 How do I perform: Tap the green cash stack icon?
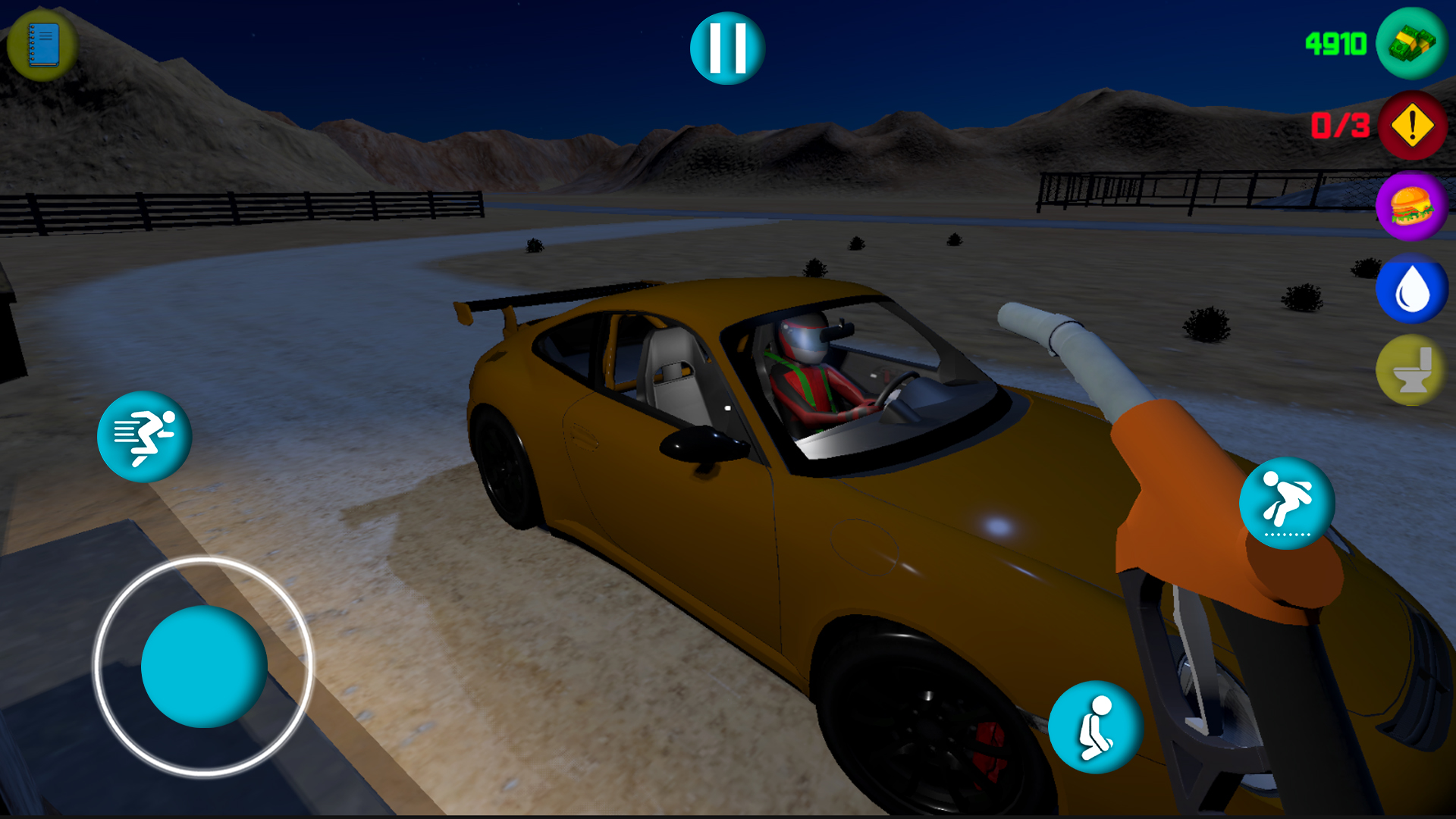pos(1410,45)
